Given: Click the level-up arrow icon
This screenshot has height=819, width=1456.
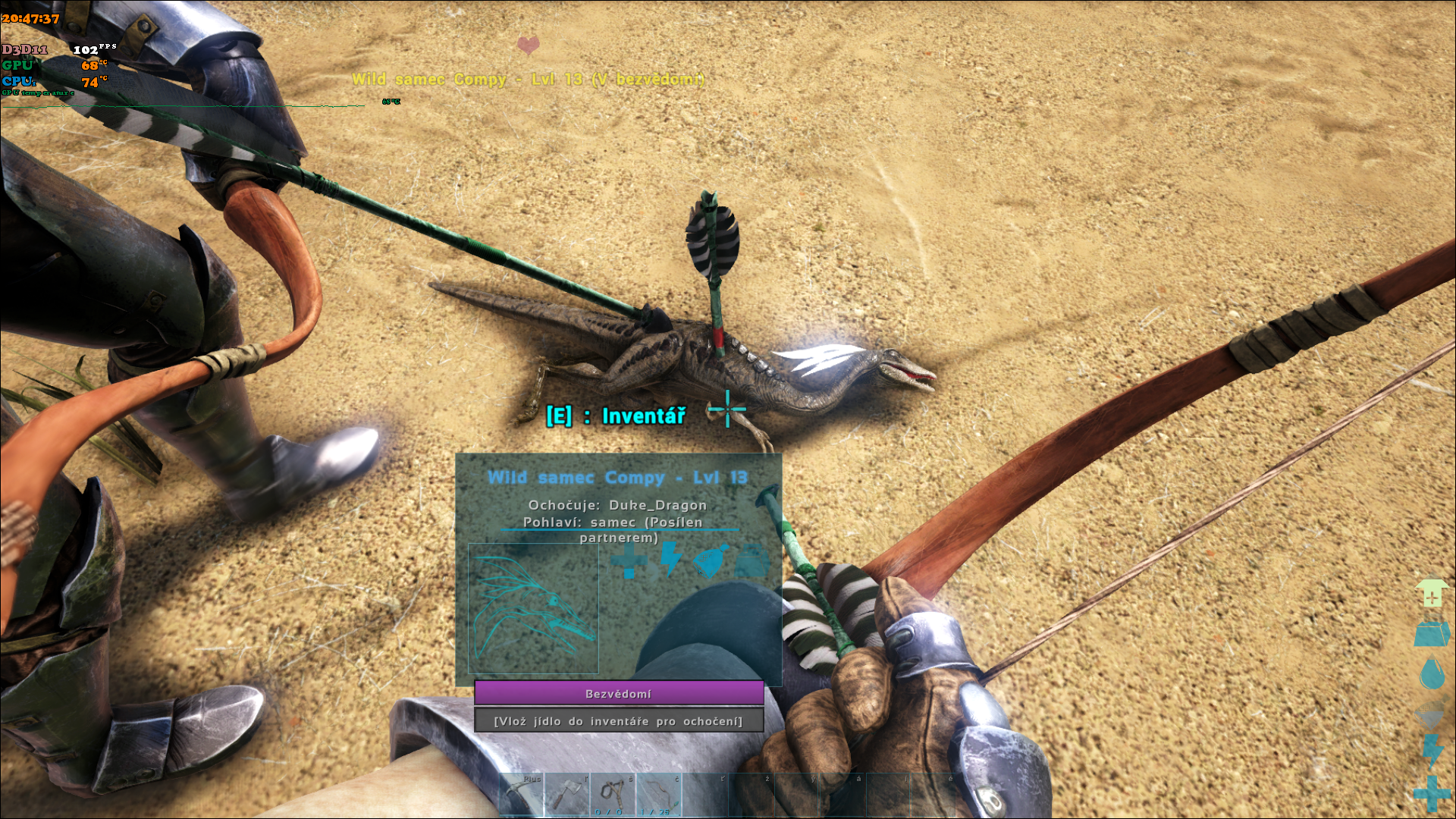Looking at the screenshot, I should point(1432,593).
